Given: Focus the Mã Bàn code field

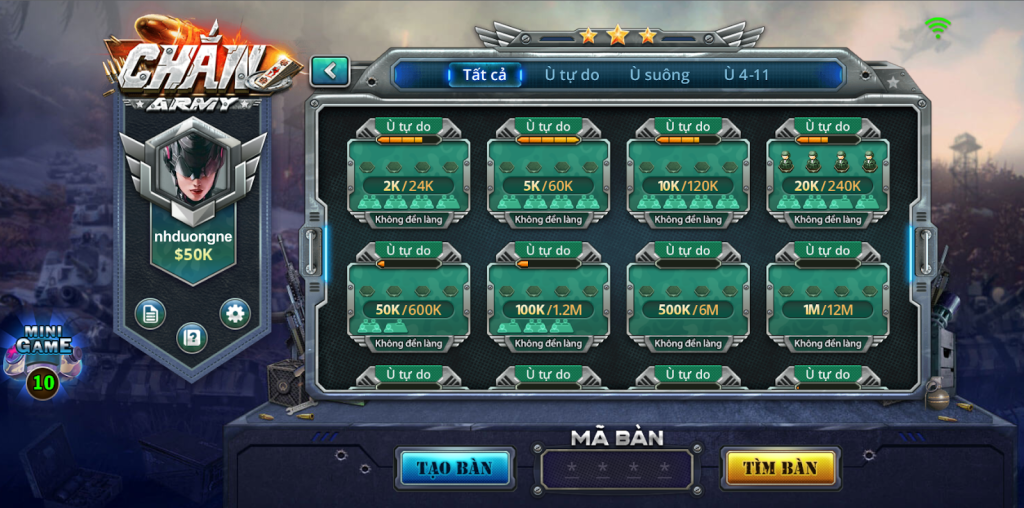Looking at the screenshot, I should (617, 469).
